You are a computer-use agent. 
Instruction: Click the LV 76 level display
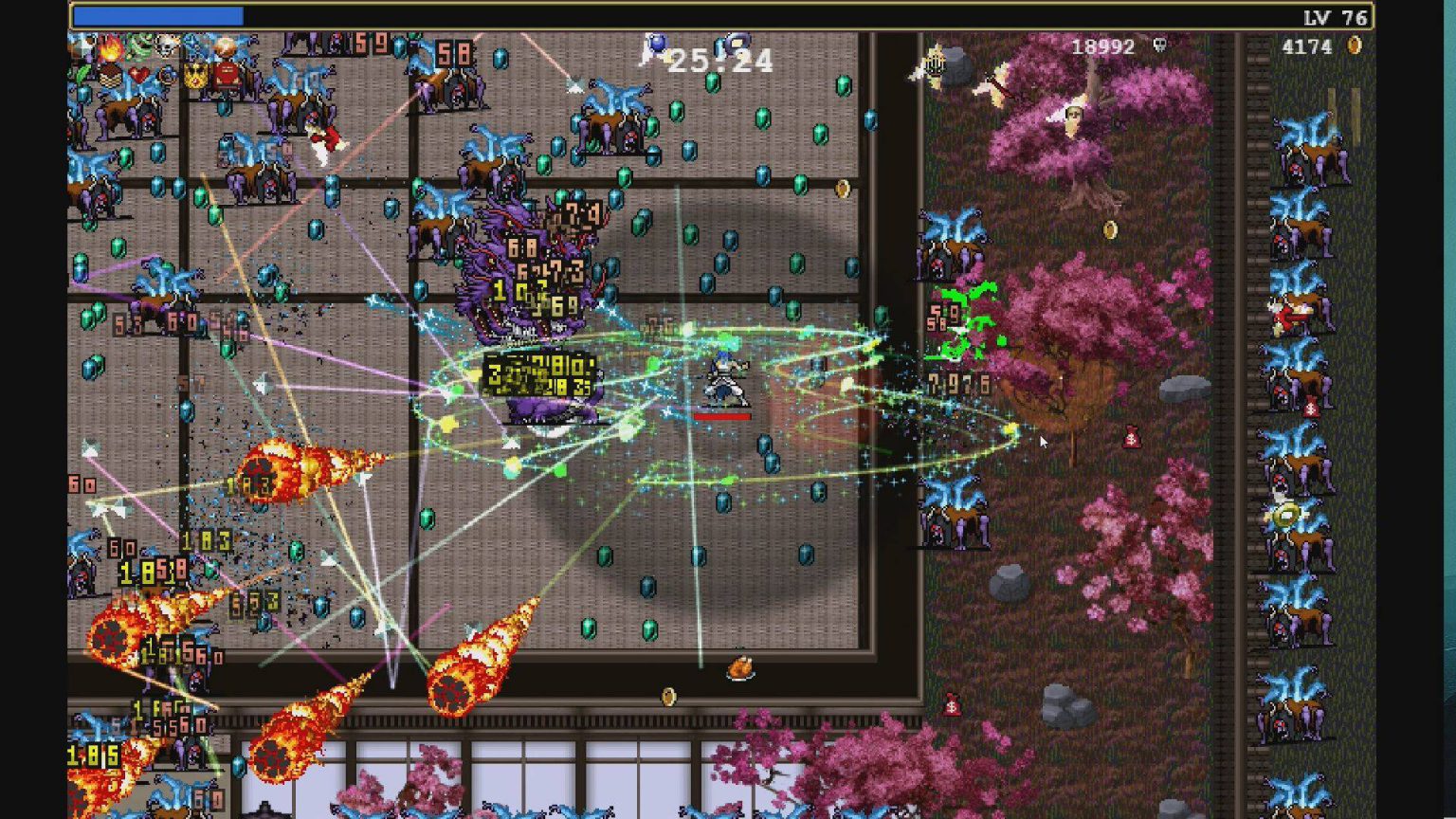pos(1335,14)
